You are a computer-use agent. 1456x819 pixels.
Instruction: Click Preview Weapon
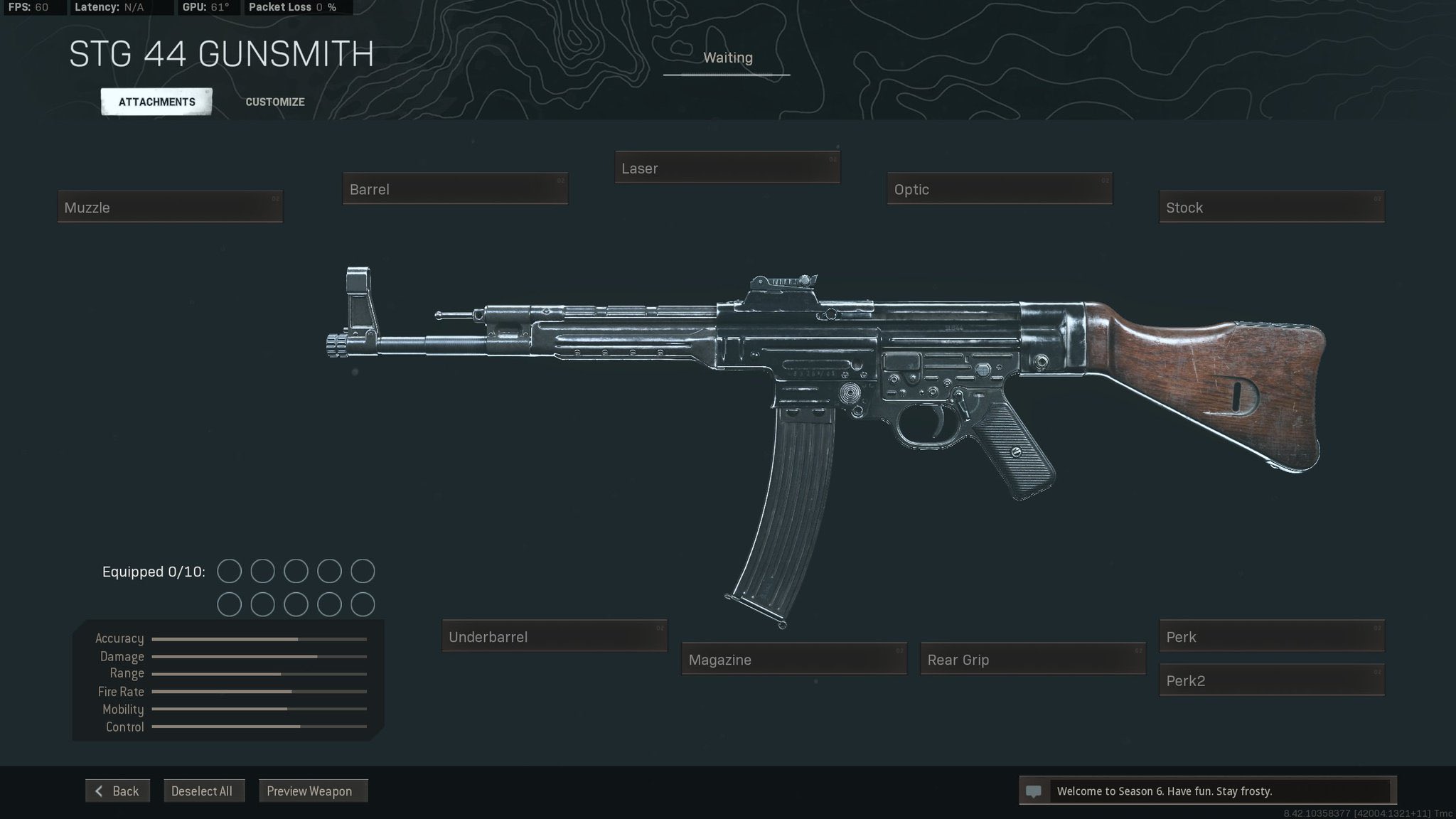(313, 791)
